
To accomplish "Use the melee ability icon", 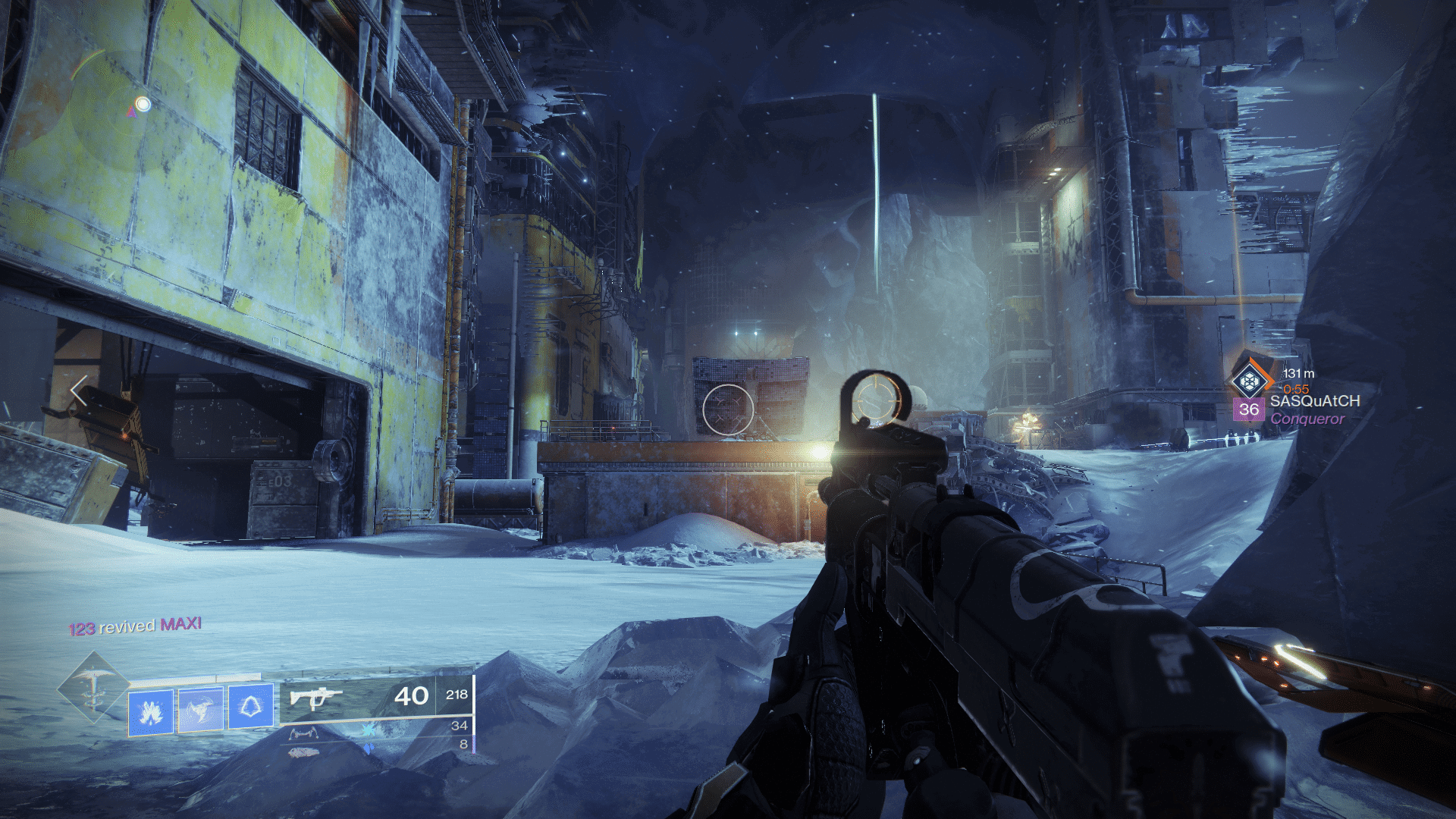I will 200,710.
